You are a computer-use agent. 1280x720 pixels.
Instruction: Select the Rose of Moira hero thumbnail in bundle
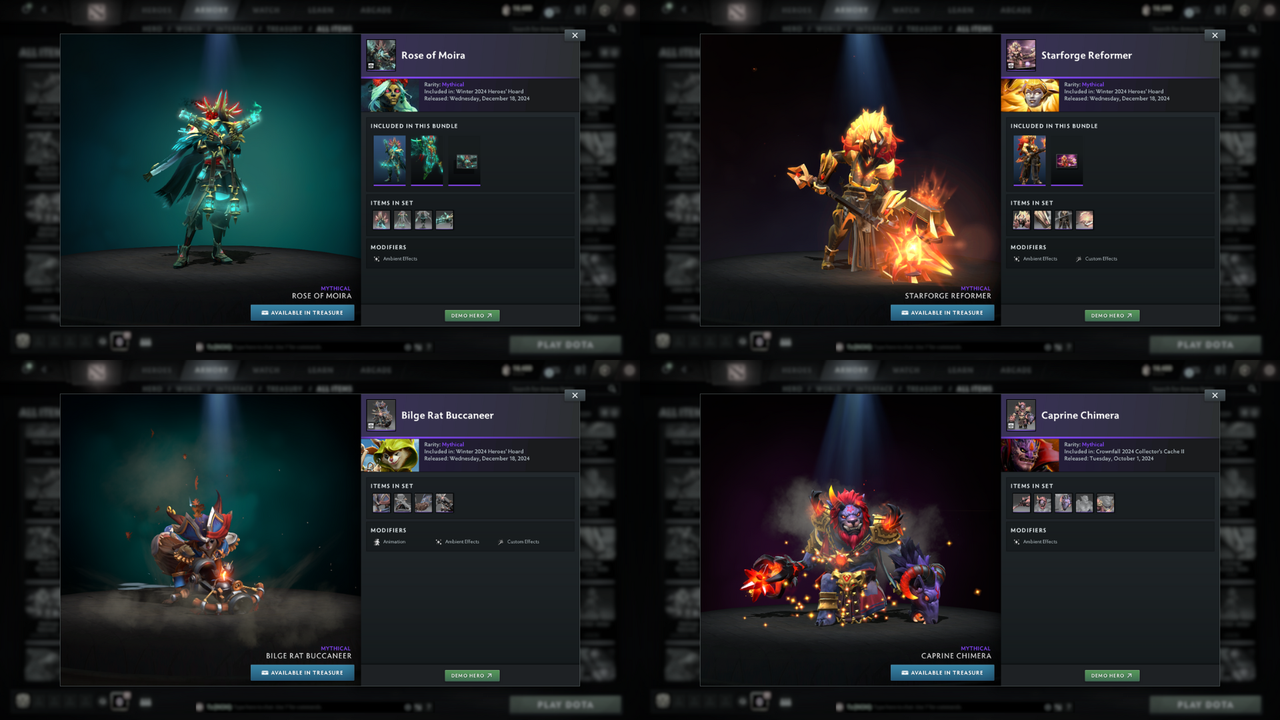[389, 160]
